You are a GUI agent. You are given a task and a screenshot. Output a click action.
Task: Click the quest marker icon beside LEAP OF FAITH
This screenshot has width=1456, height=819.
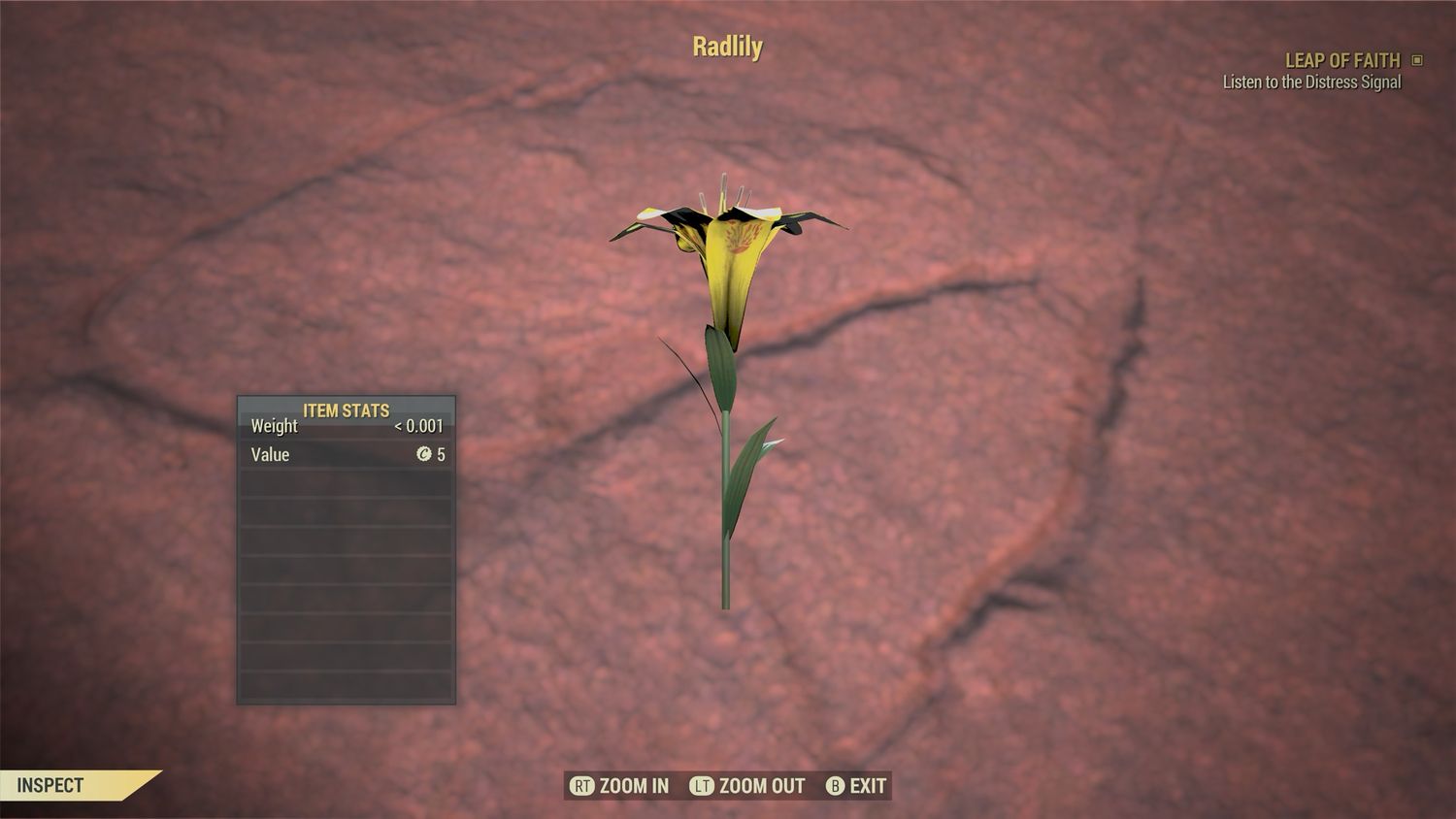pyautogui.click(x=1419, y=60)
